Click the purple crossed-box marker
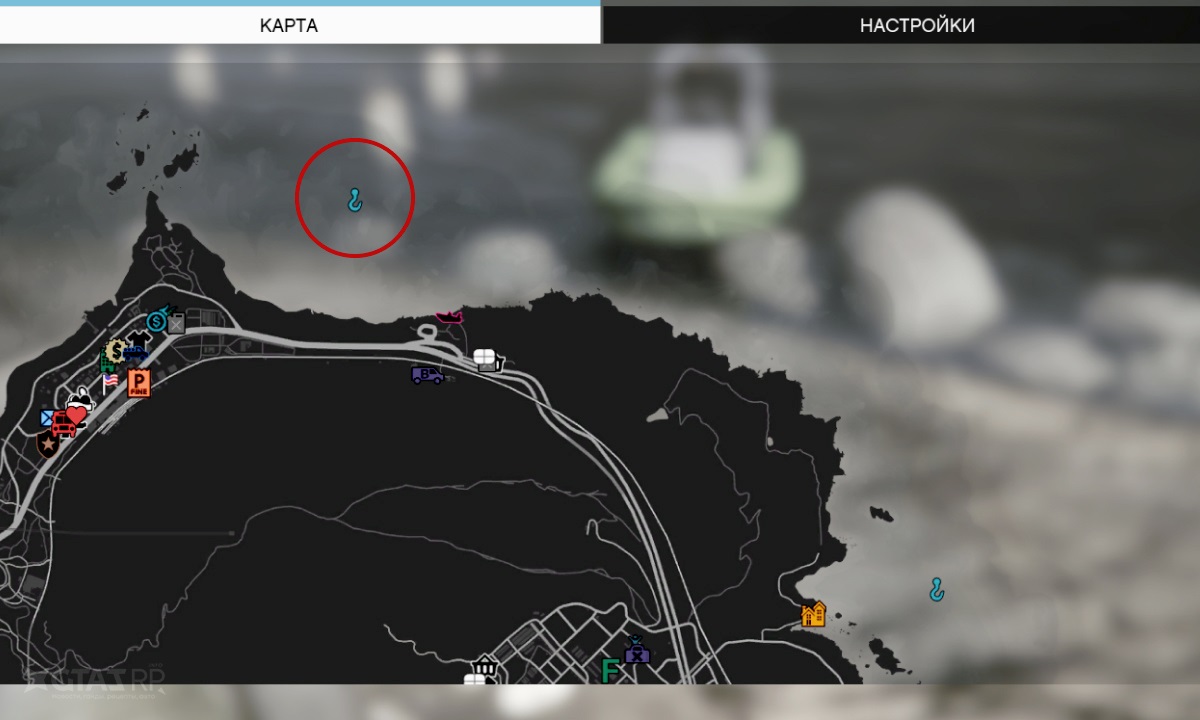 point(637,654)
